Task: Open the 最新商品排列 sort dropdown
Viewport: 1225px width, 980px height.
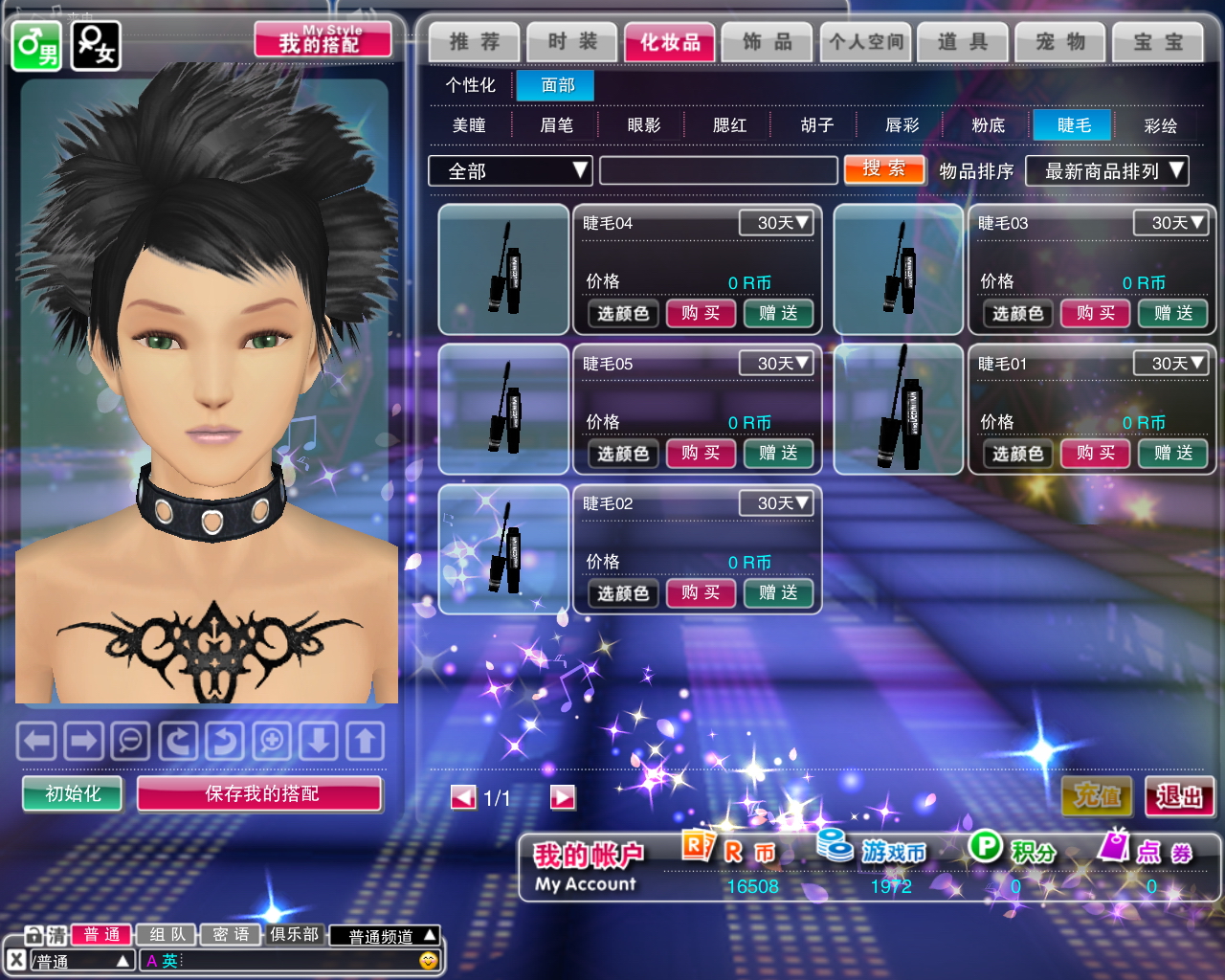Action: click(1106, 171)
